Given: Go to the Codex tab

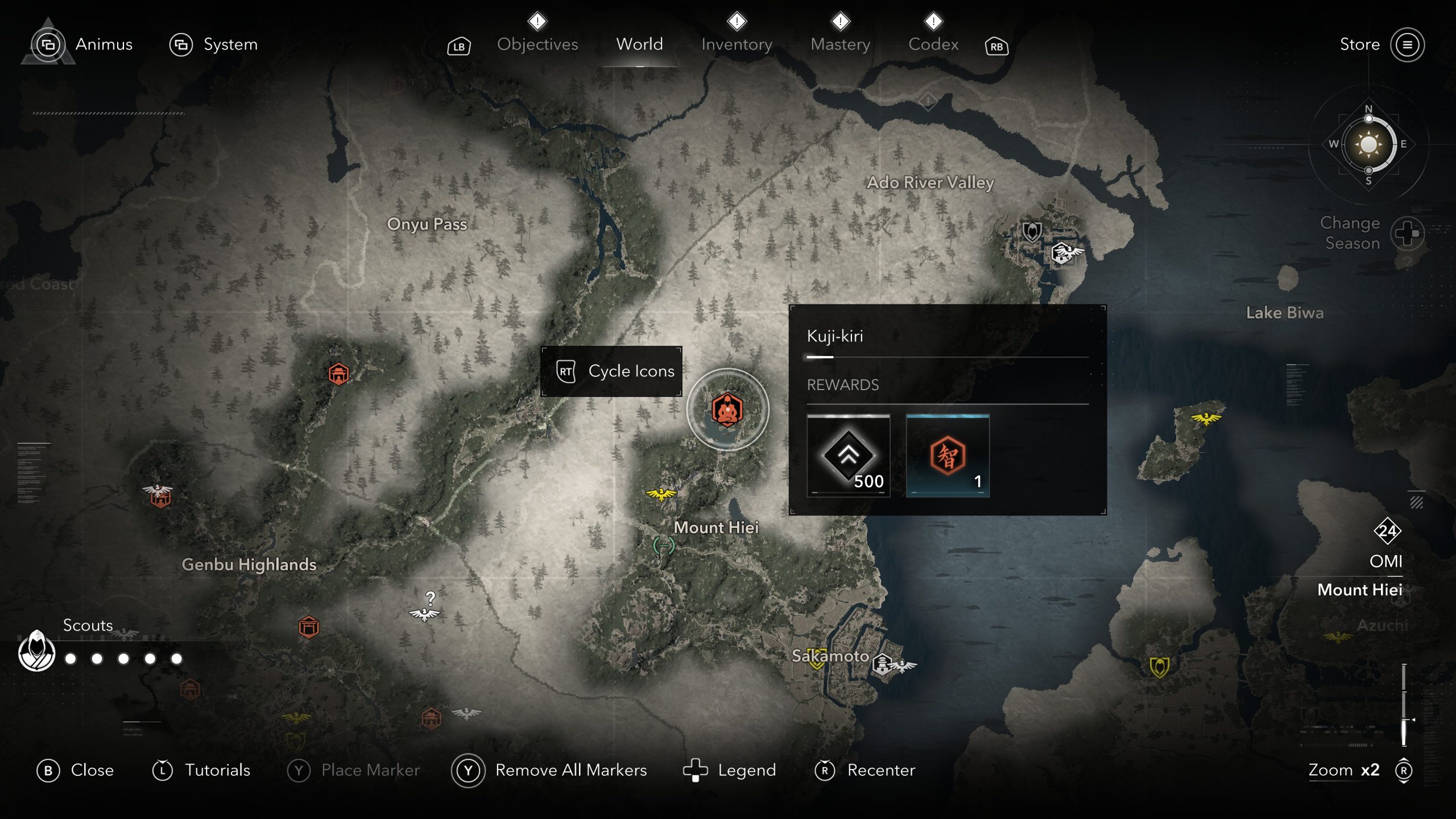Looking at the screenshot, I should click(x=933, y=44).
